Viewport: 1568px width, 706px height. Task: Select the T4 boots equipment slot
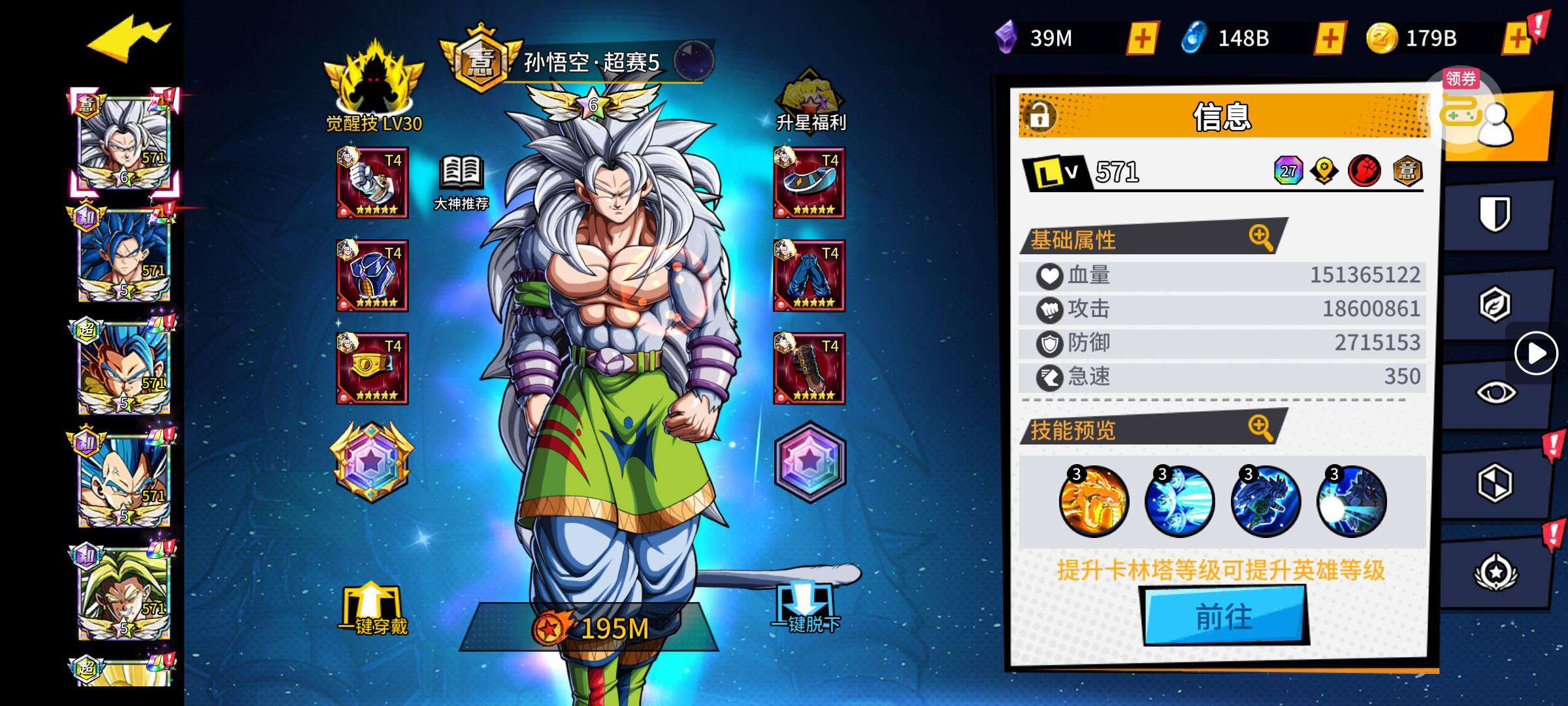pos(809,369)
